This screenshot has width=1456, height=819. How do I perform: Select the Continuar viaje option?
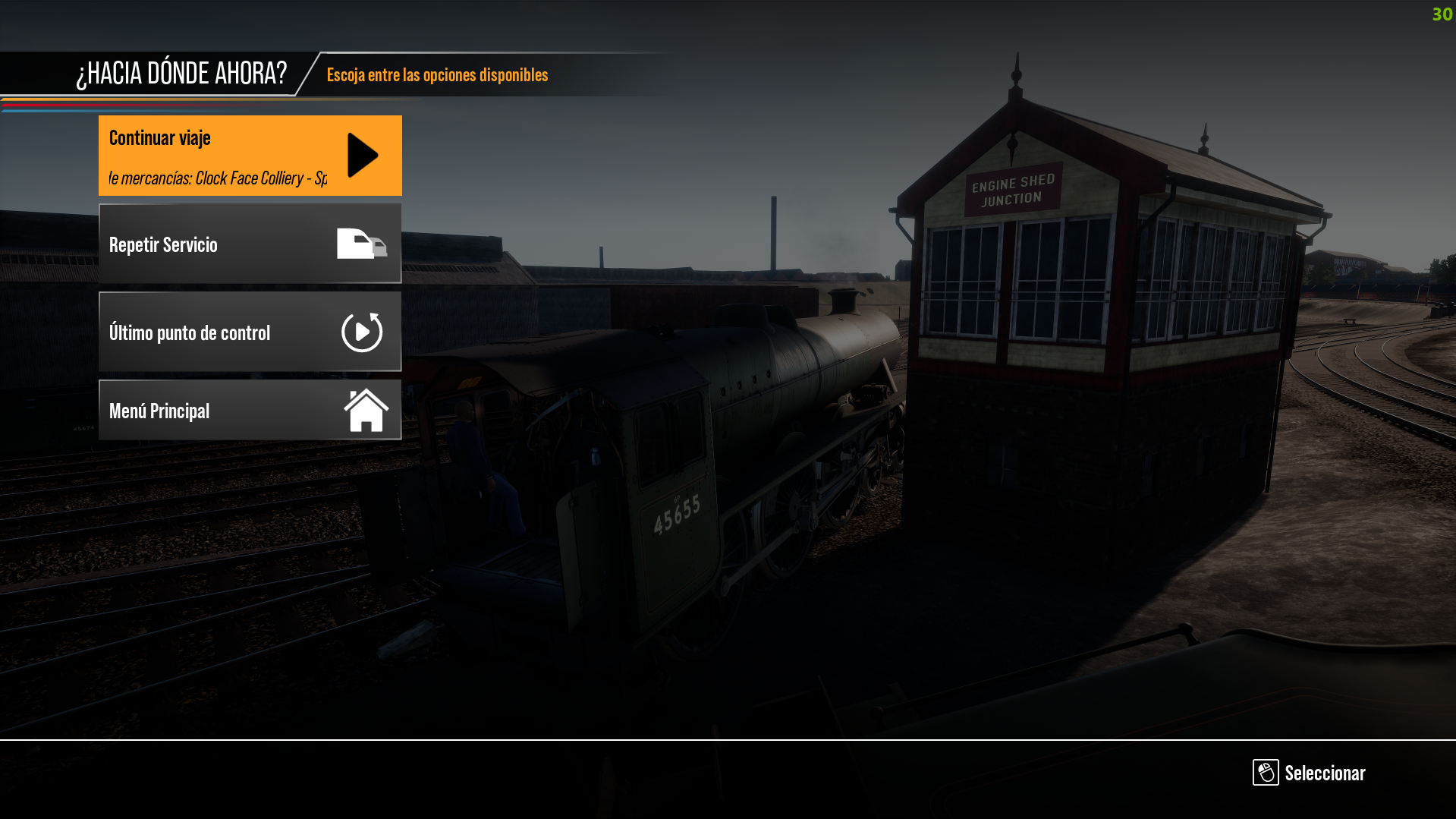click(x=250, y=156)
